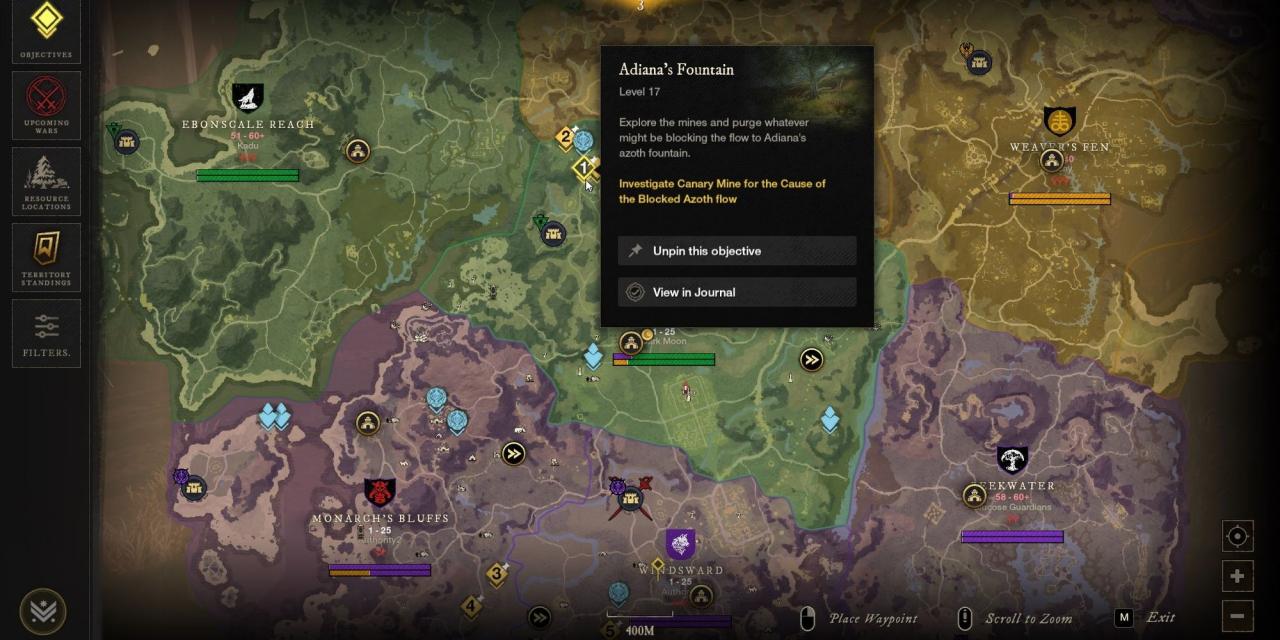Zoom in the map with plus button
1280x640 pixels.
[1237, 576]
